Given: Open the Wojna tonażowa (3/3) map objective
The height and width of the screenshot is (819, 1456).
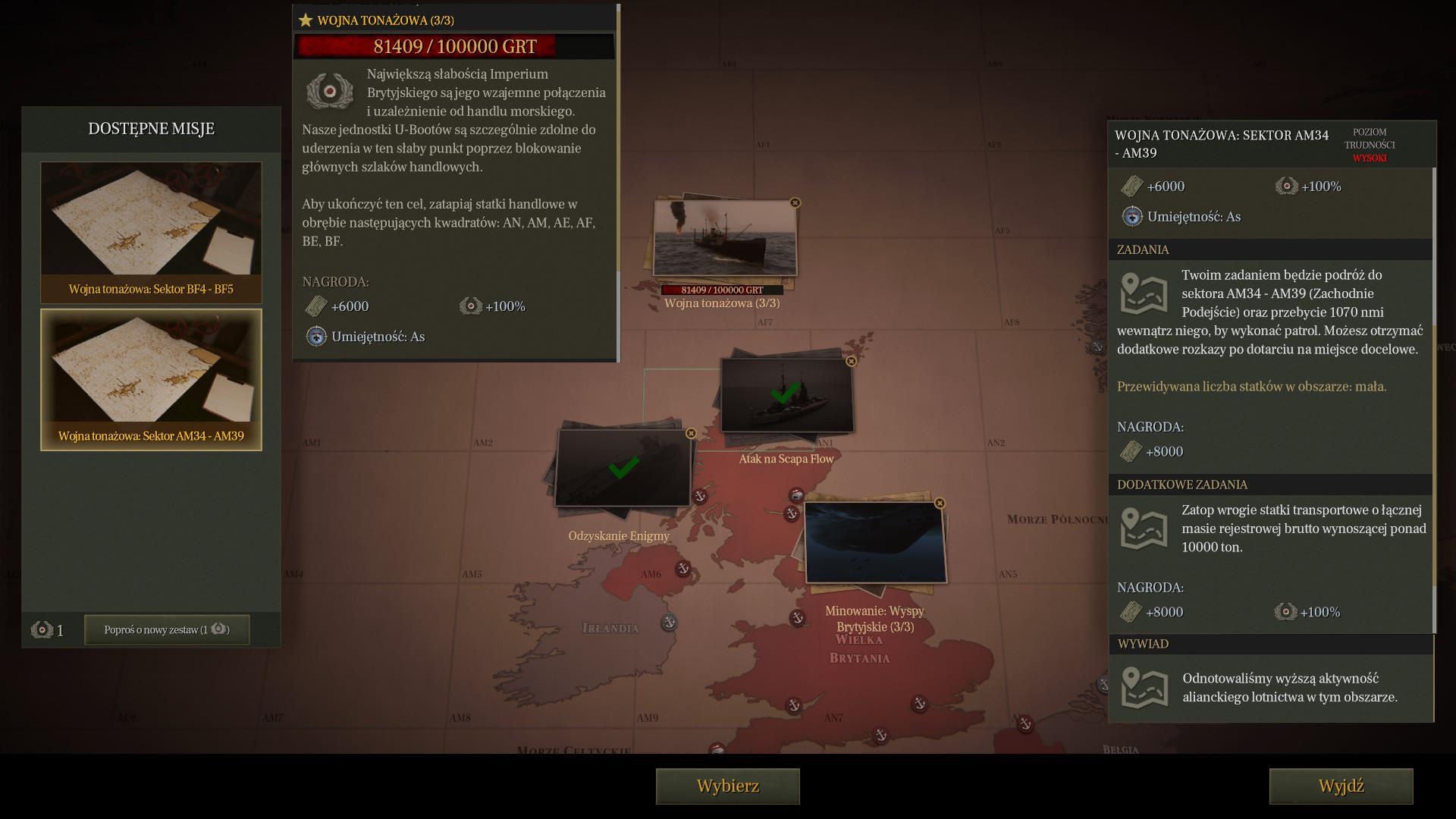Looking at the screenshot, I should [725, 238].
